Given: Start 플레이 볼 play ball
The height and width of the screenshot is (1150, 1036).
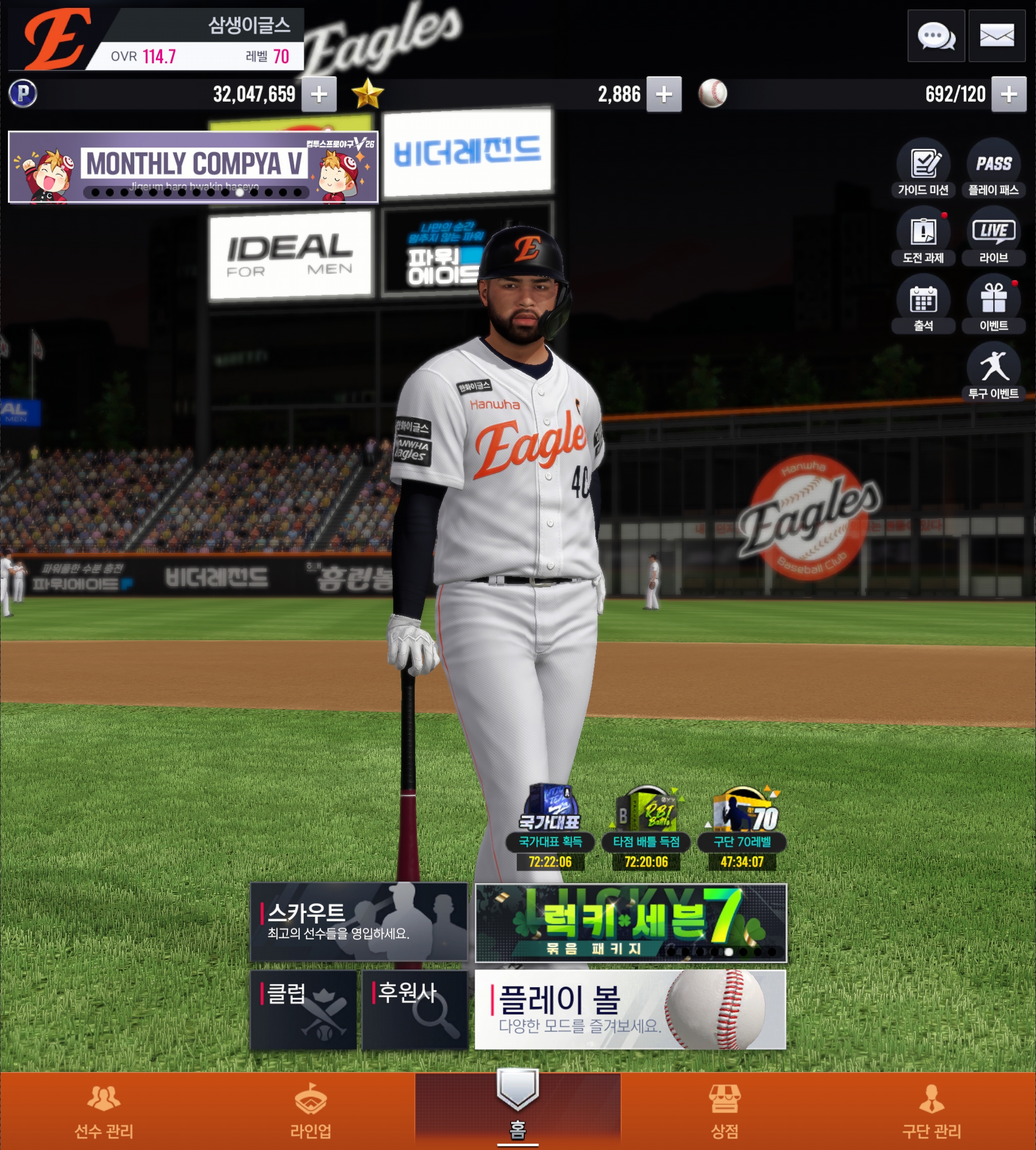Looking at the screenshot, I should click(x=630, y=1010).
